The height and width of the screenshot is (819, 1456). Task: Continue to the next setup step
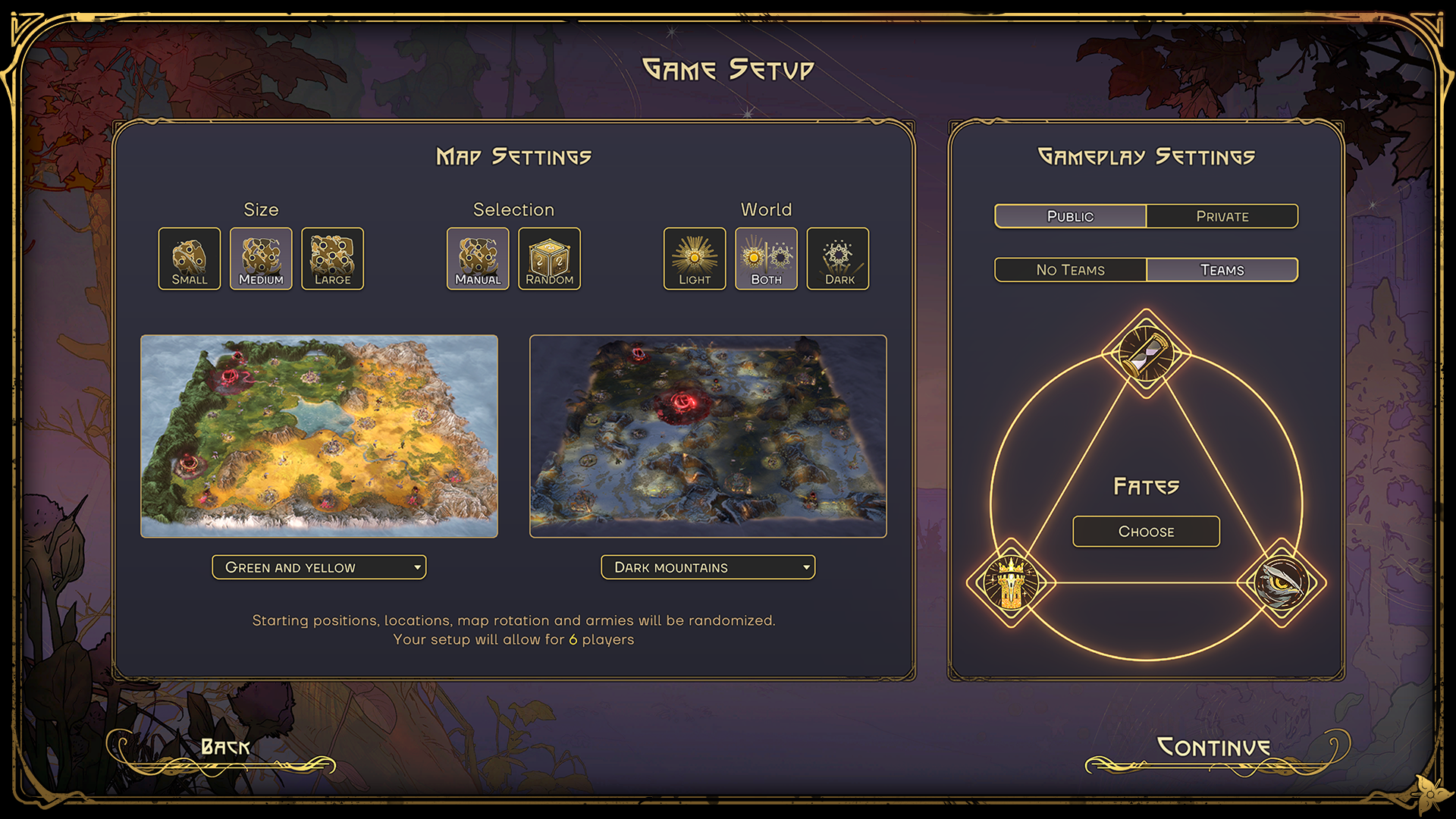point(1213,748)
